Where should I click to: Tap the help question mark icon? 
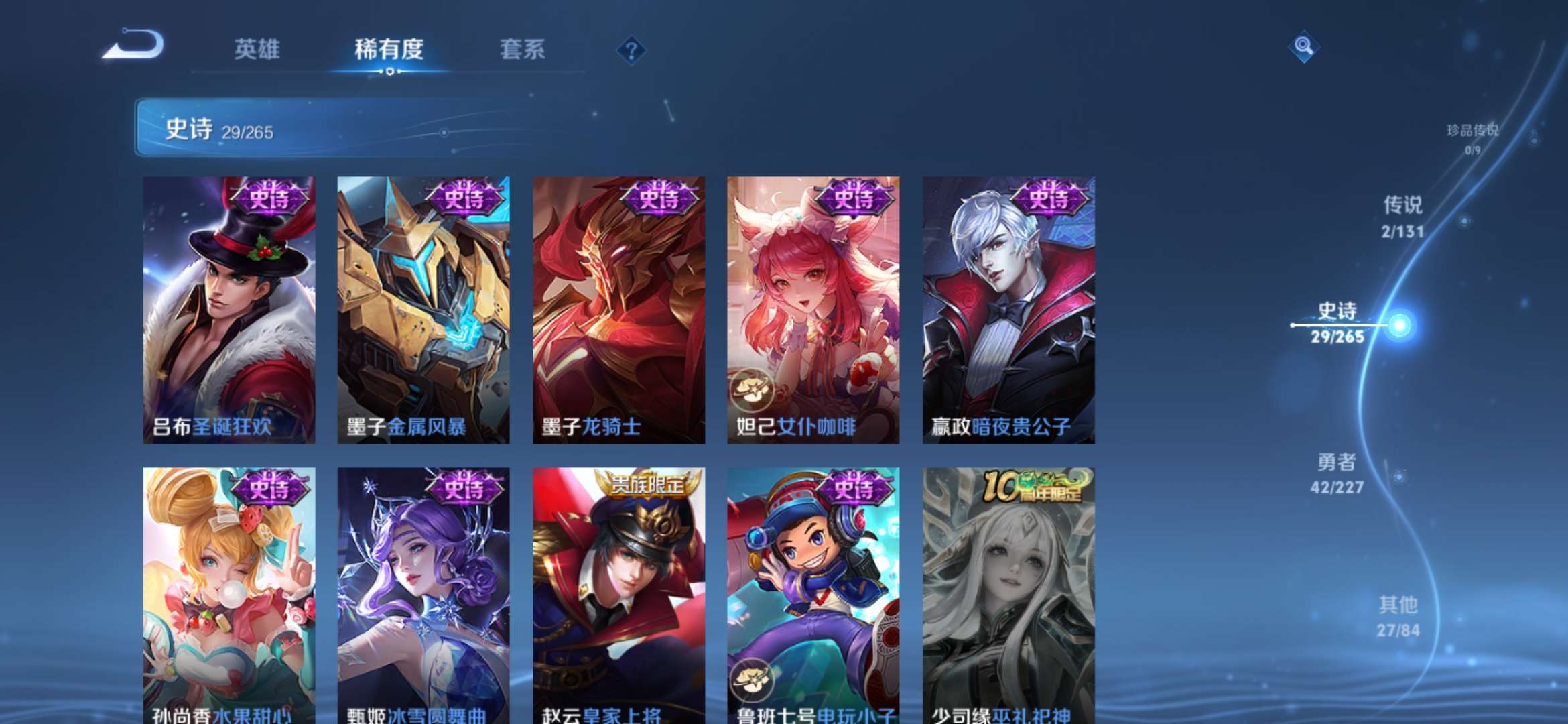click(x=631, y=50)
